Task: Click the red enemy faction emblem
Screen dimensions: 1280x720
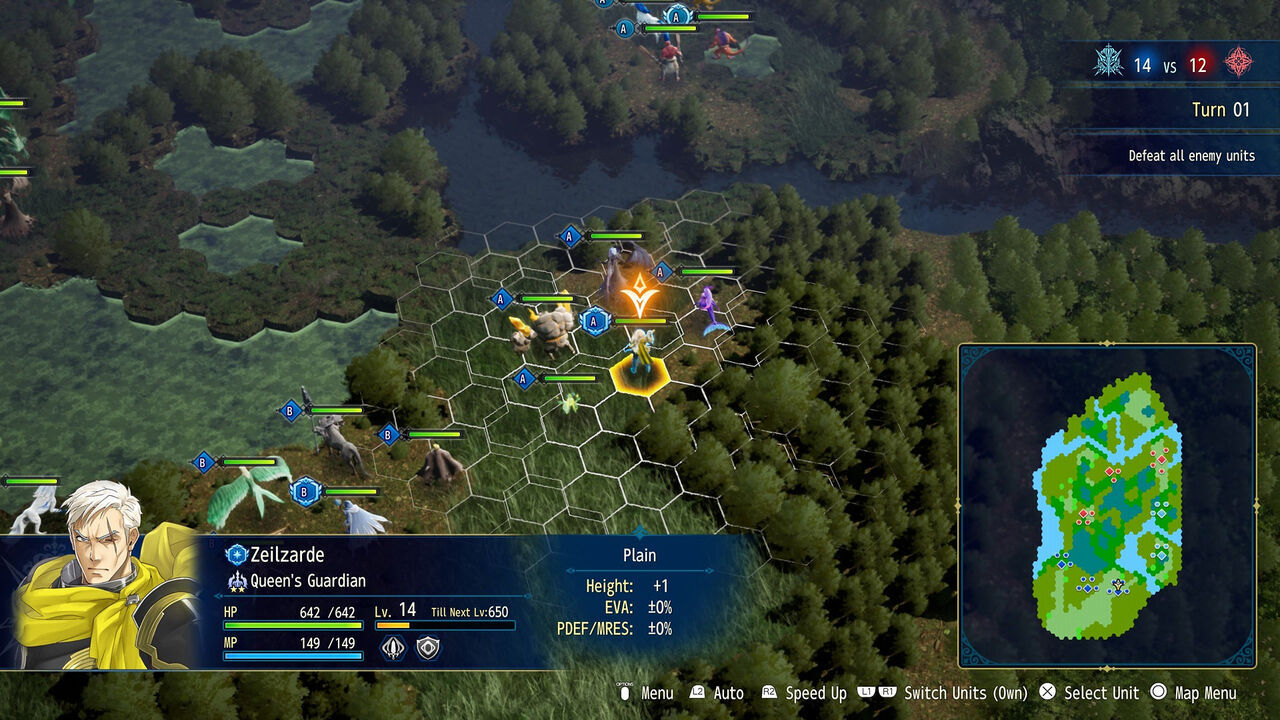Action: [1240, 63]
